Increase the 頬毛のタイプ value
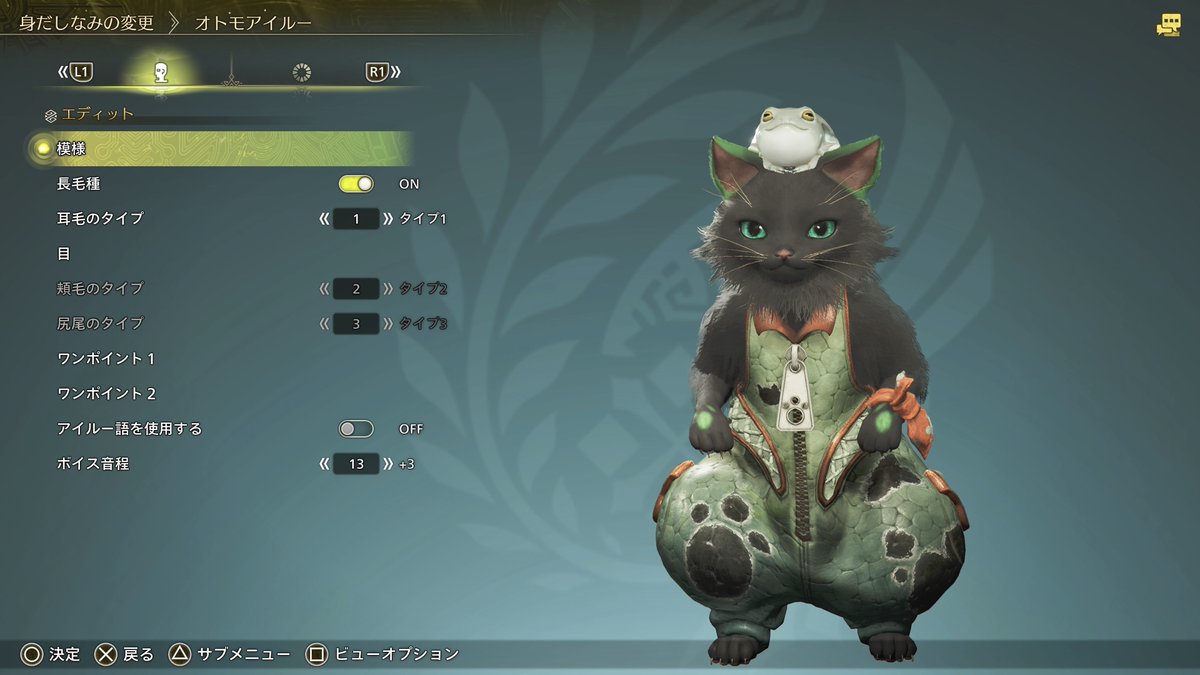The height and width of the screenshot is (675, 1200). tap(388, 289)
